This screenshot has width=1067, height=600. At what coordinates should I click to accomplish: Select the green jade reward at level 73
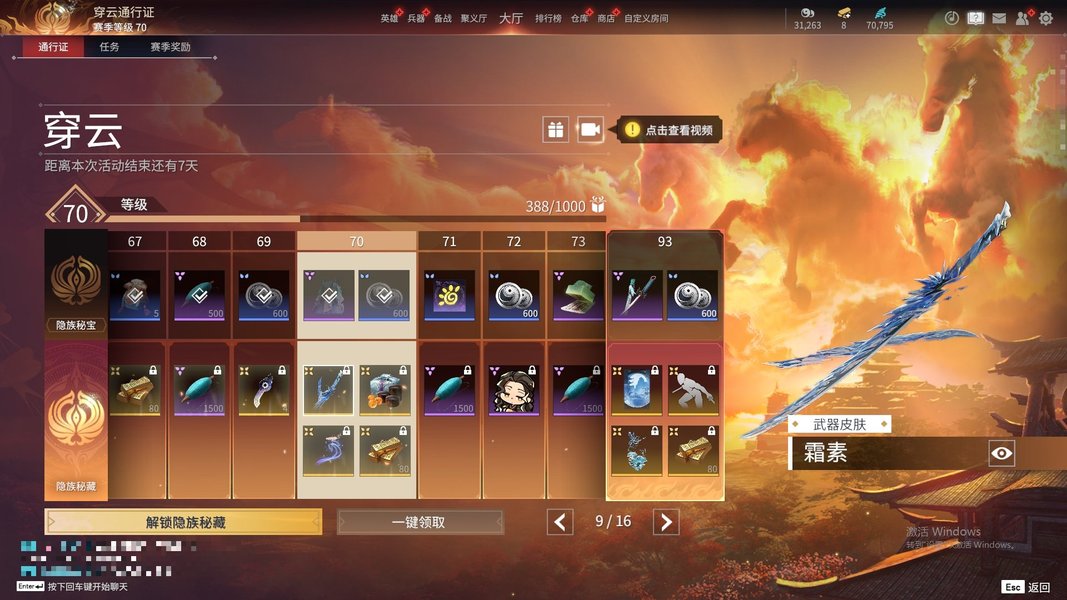(578, 295)
